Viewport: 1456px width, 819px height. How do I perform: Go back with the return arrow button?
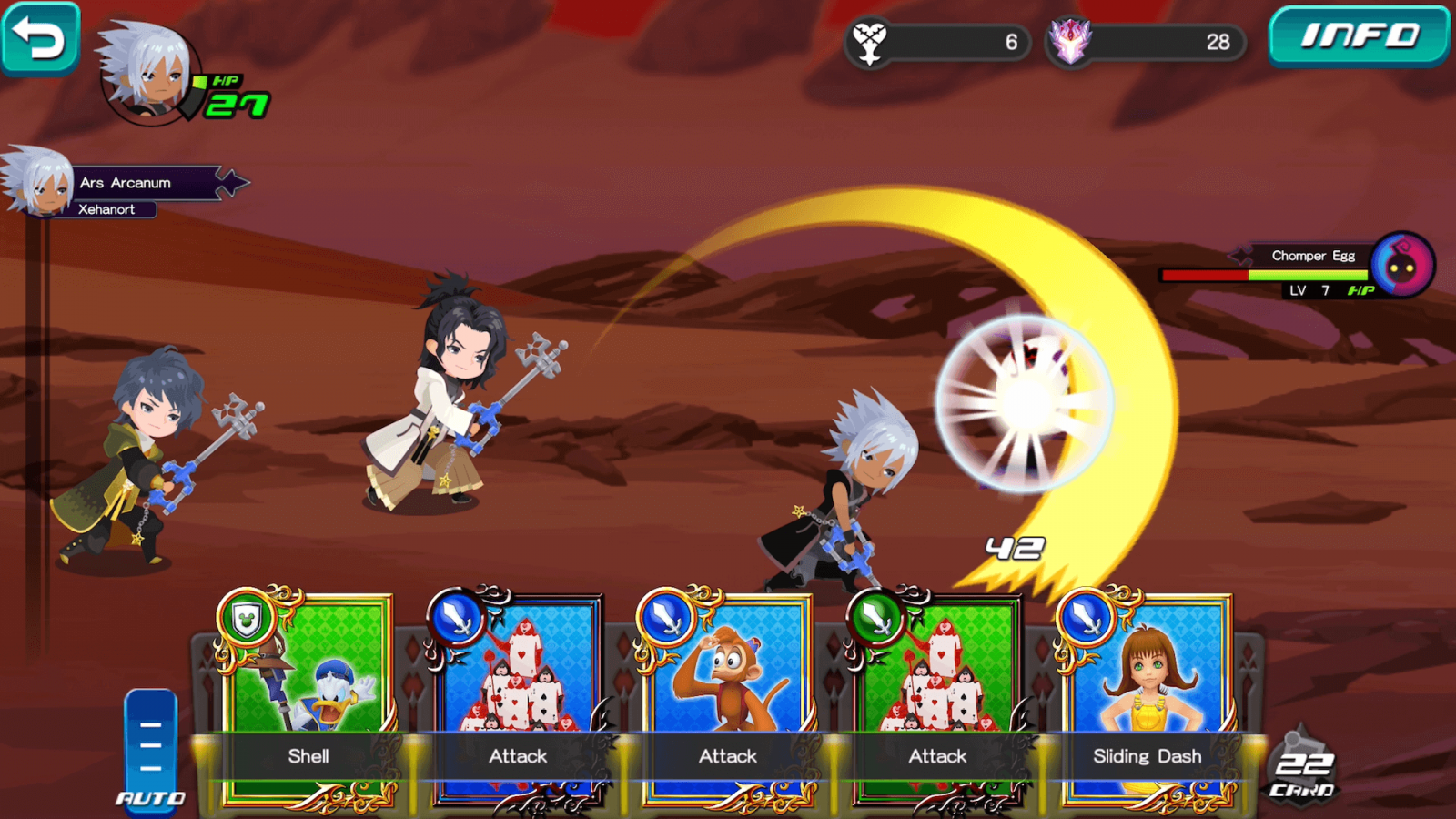pyautogui.click(x=40, y=38)
